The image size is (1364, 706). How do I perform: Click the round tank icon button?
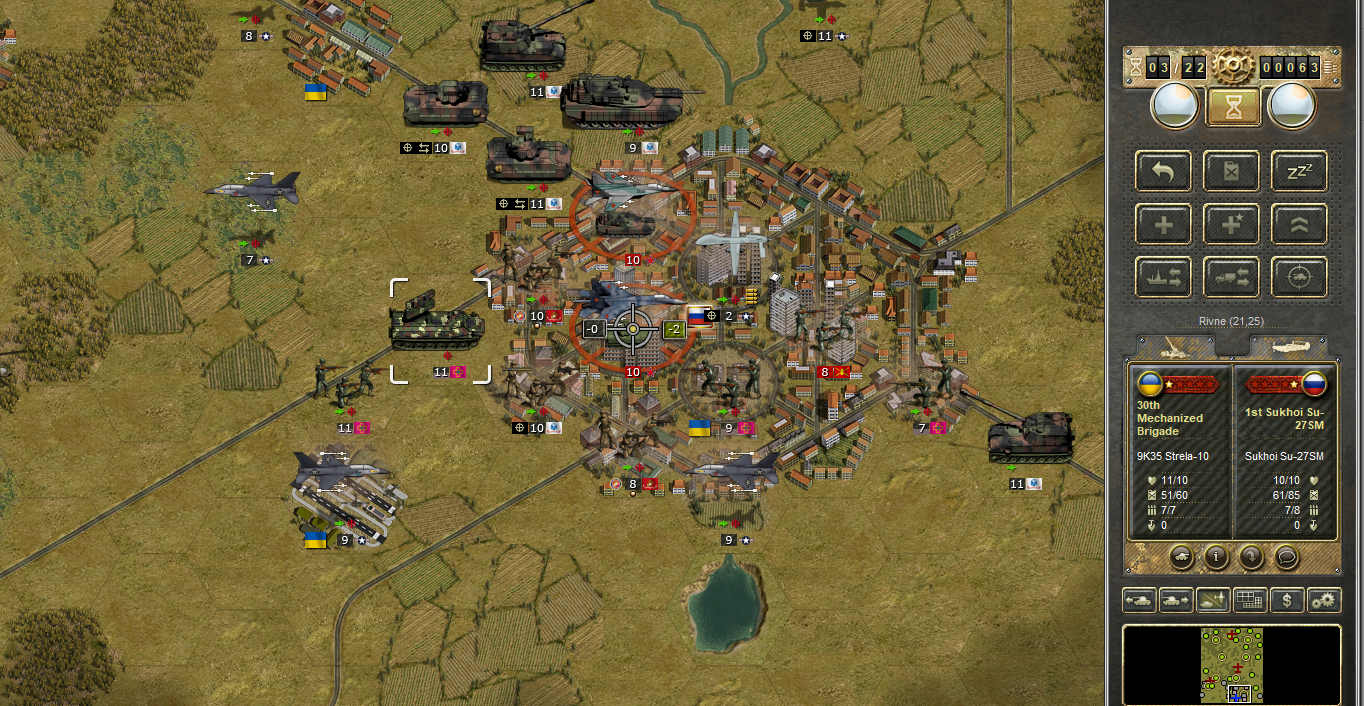click(x=1181, y=556)
